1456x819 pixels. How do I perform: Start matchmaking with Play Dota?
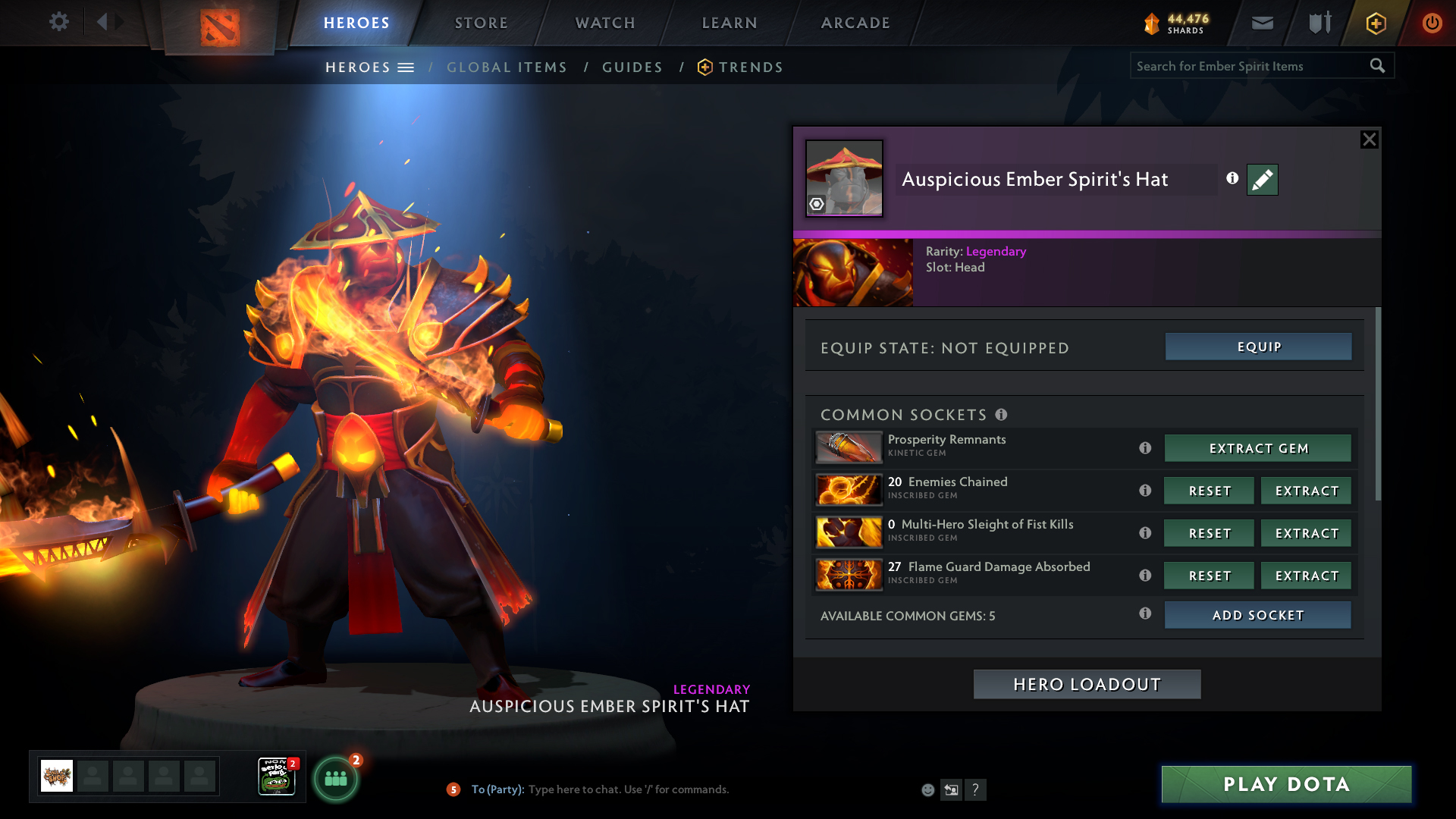tap(1286, 784)
